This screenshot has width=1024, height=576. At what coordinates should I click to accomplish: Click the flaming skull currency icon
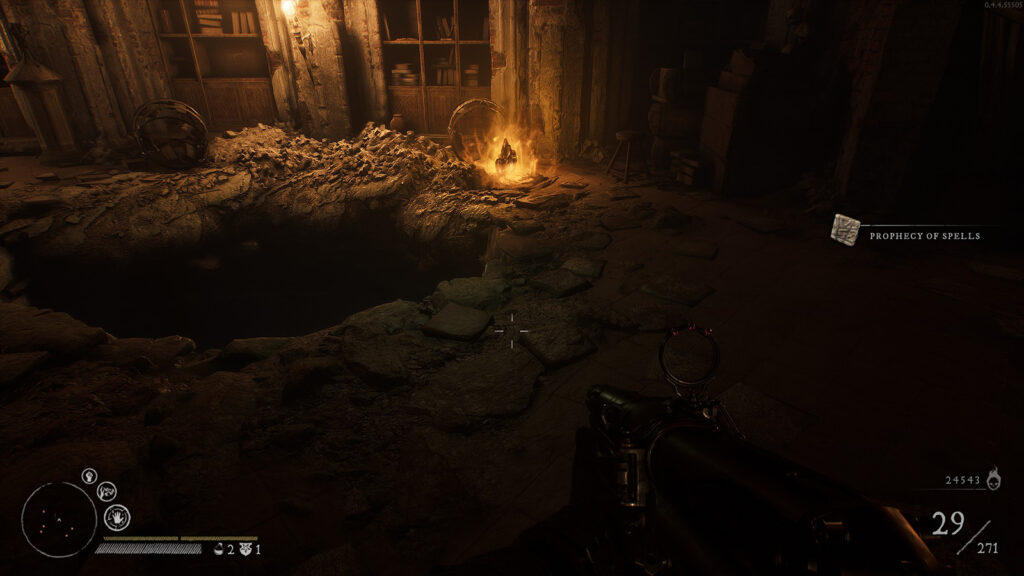[x=993, y=480]
